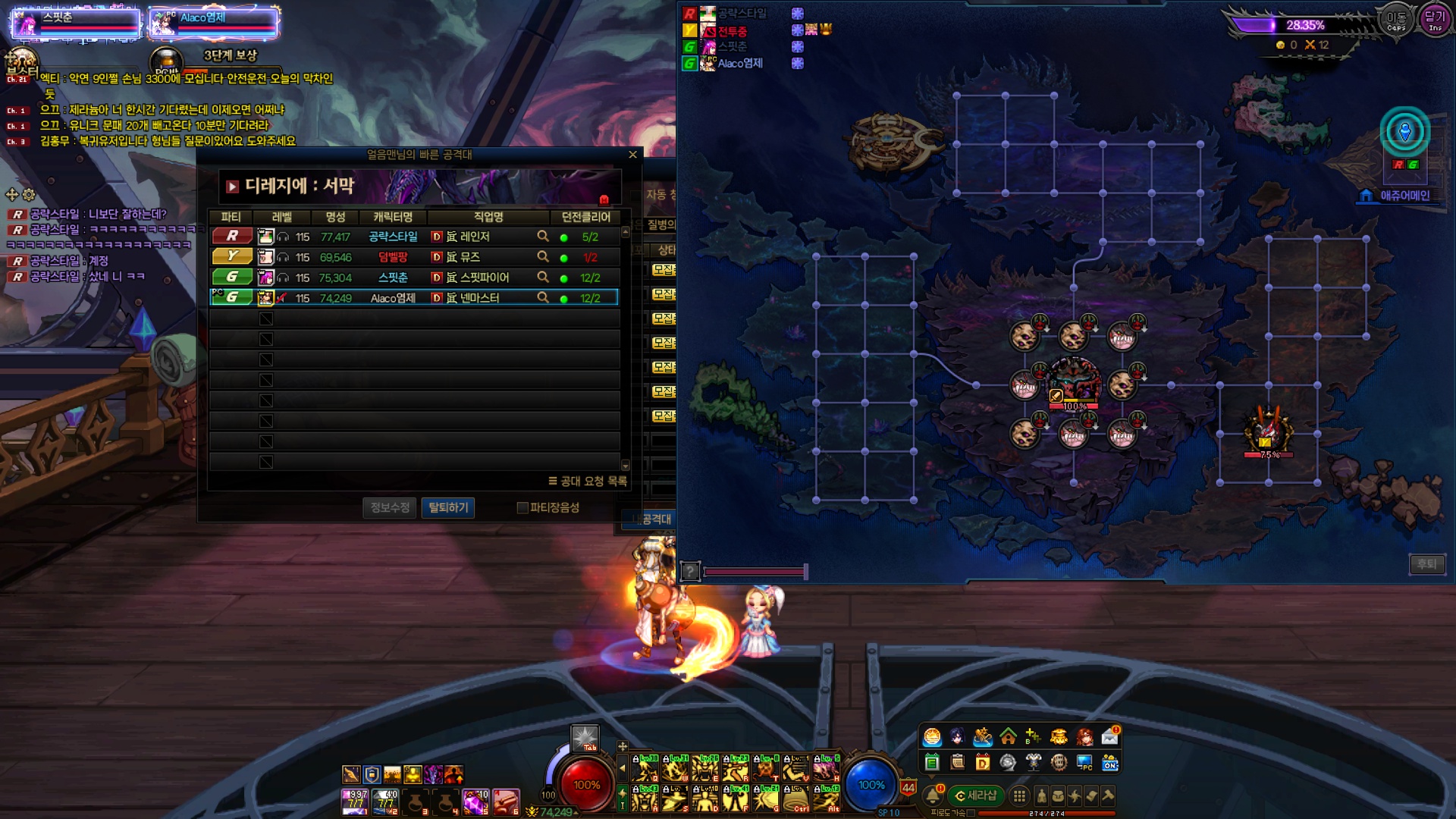
Task: Click the 탈퇴하기 leave button
Action: [448, 507]
